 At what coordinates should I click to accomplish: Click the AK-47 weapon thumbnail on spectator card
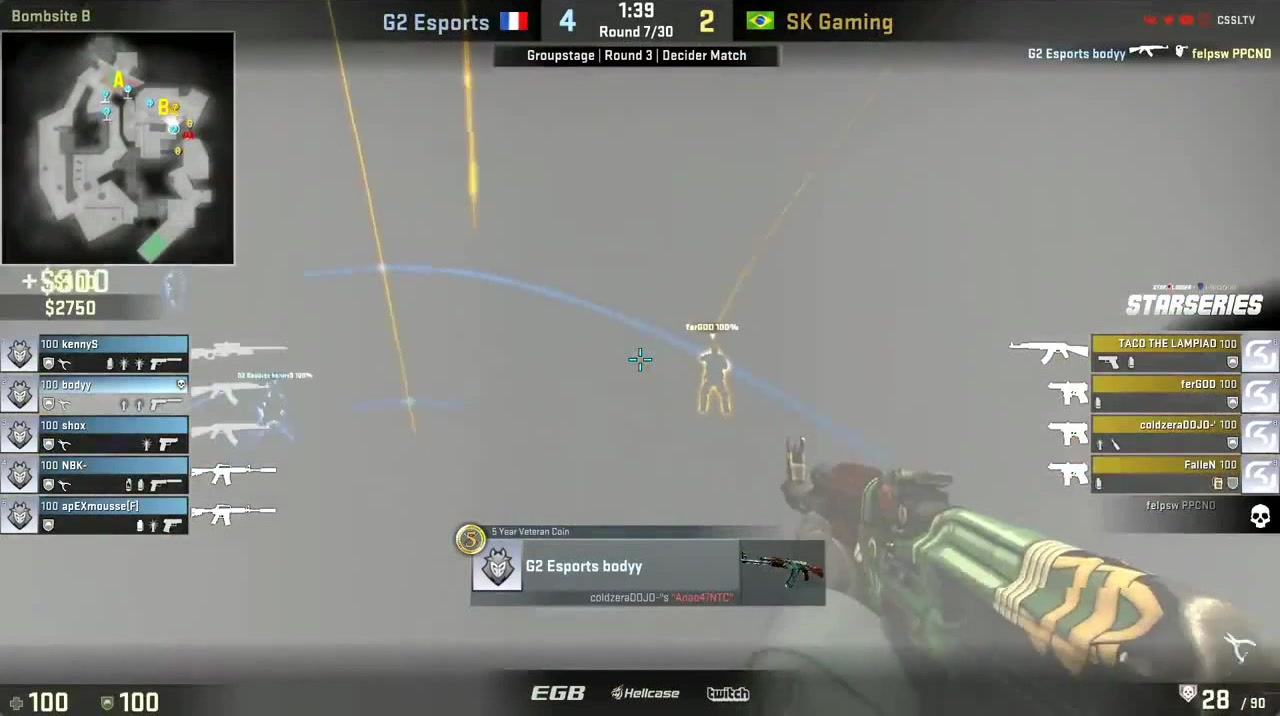pos(782,570)
